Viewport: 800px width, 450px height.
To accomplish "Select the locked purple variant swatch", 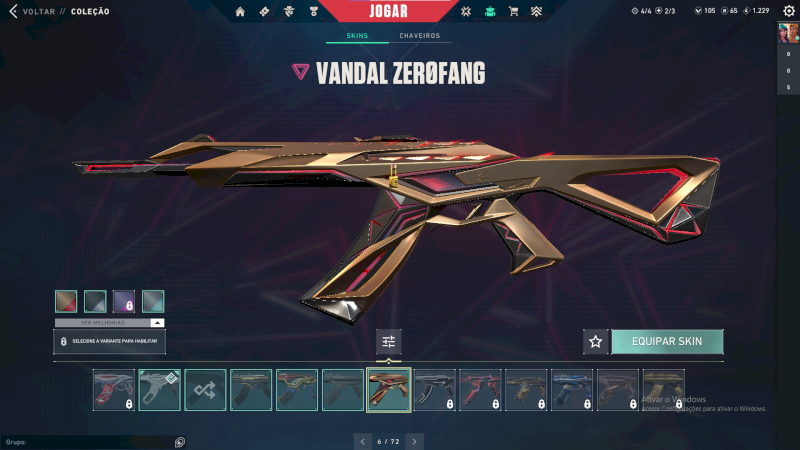I will [124, 301].
